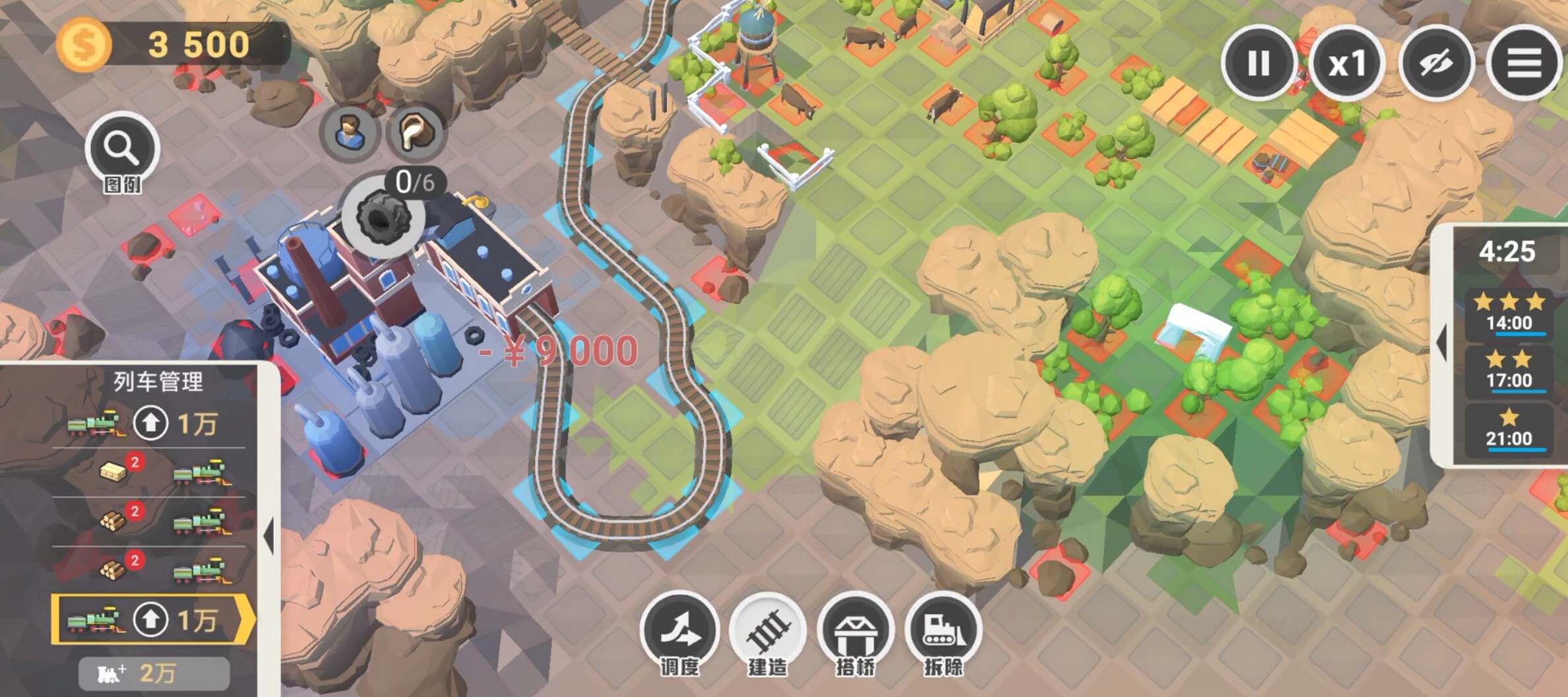Pause the game
1568x697 pixels.
[x=1258, y=63]
